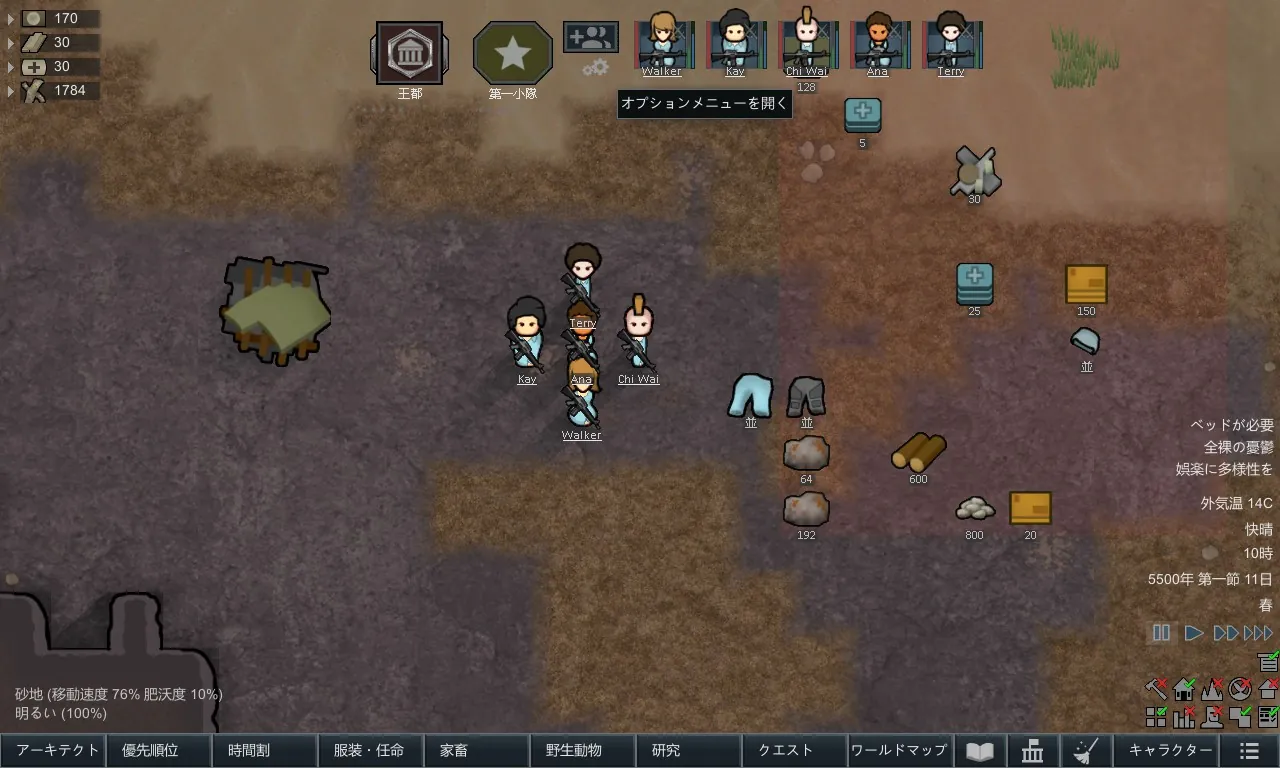The height and width of the screenshot is (768, 1280).
Task: Click the ベッドが必要 alert
Action: [1232, 425]
